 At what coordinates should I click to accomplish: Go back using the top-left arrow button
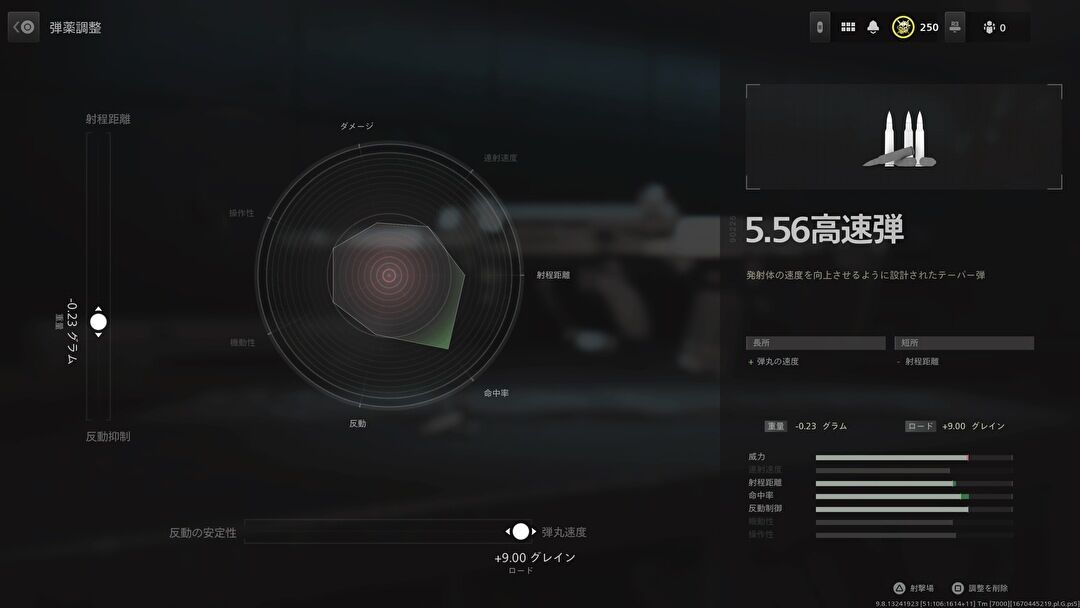(24, 27)
